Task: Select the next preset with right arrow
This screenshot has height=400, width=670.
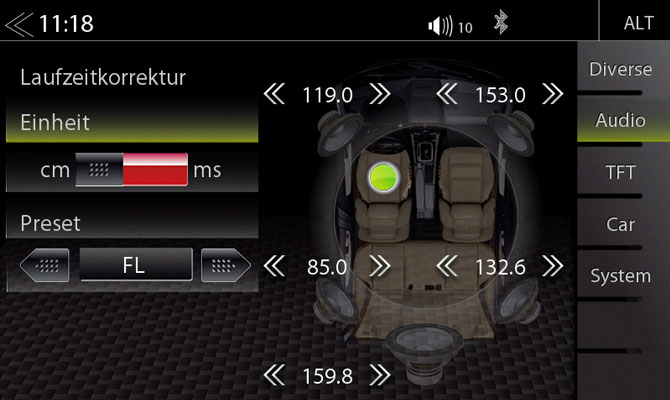Action: tap(225, 266)
